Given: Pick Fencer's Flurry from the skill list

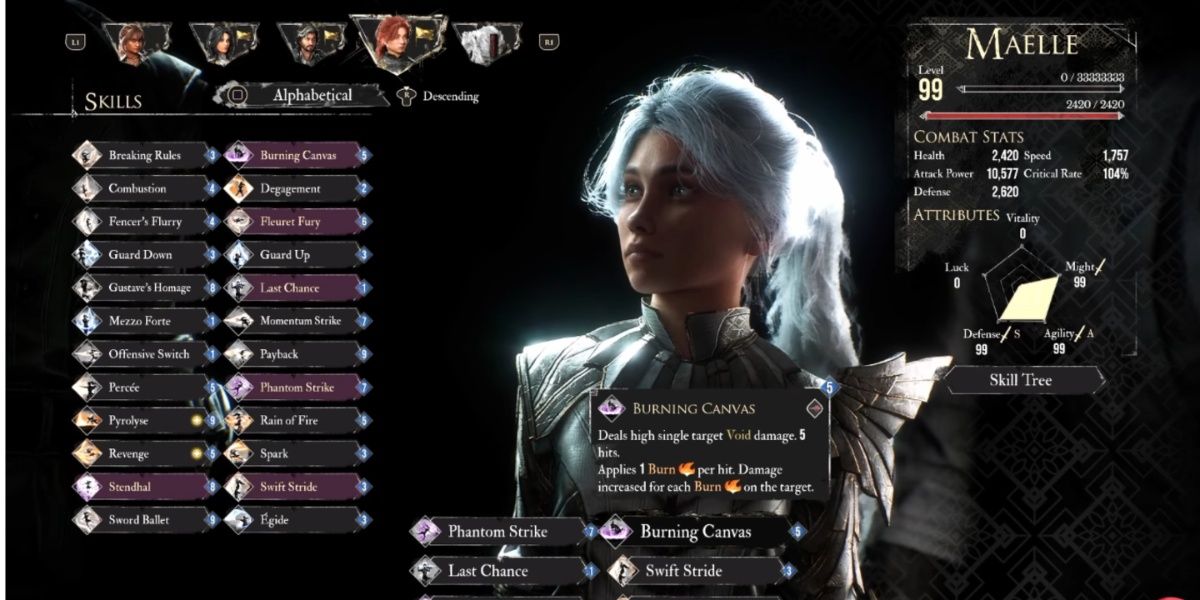Looking at the screenshot, I should point(145,221).
